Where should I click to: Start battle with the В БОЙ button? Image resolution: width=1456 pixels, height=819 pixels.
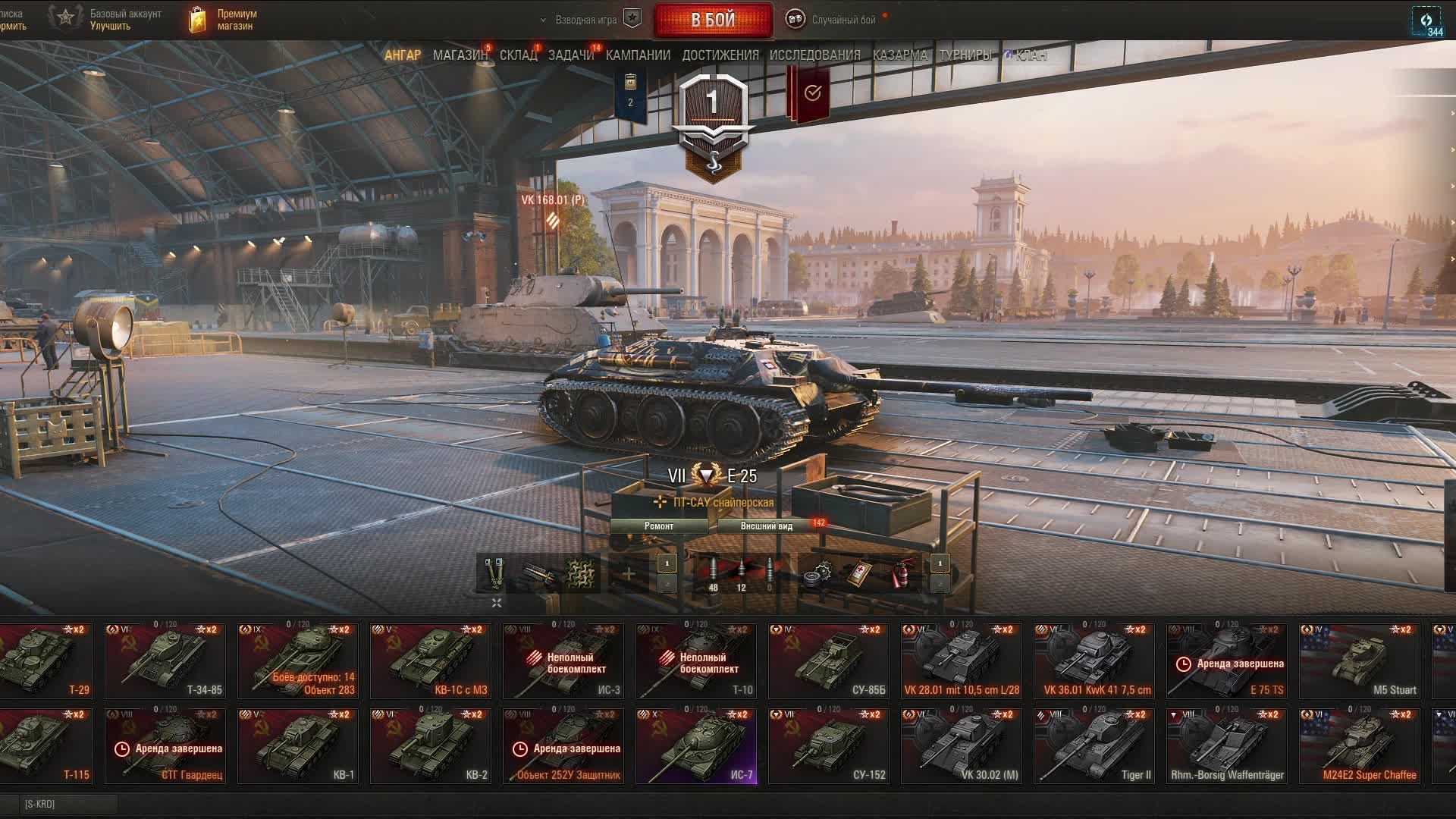(713, 20)
